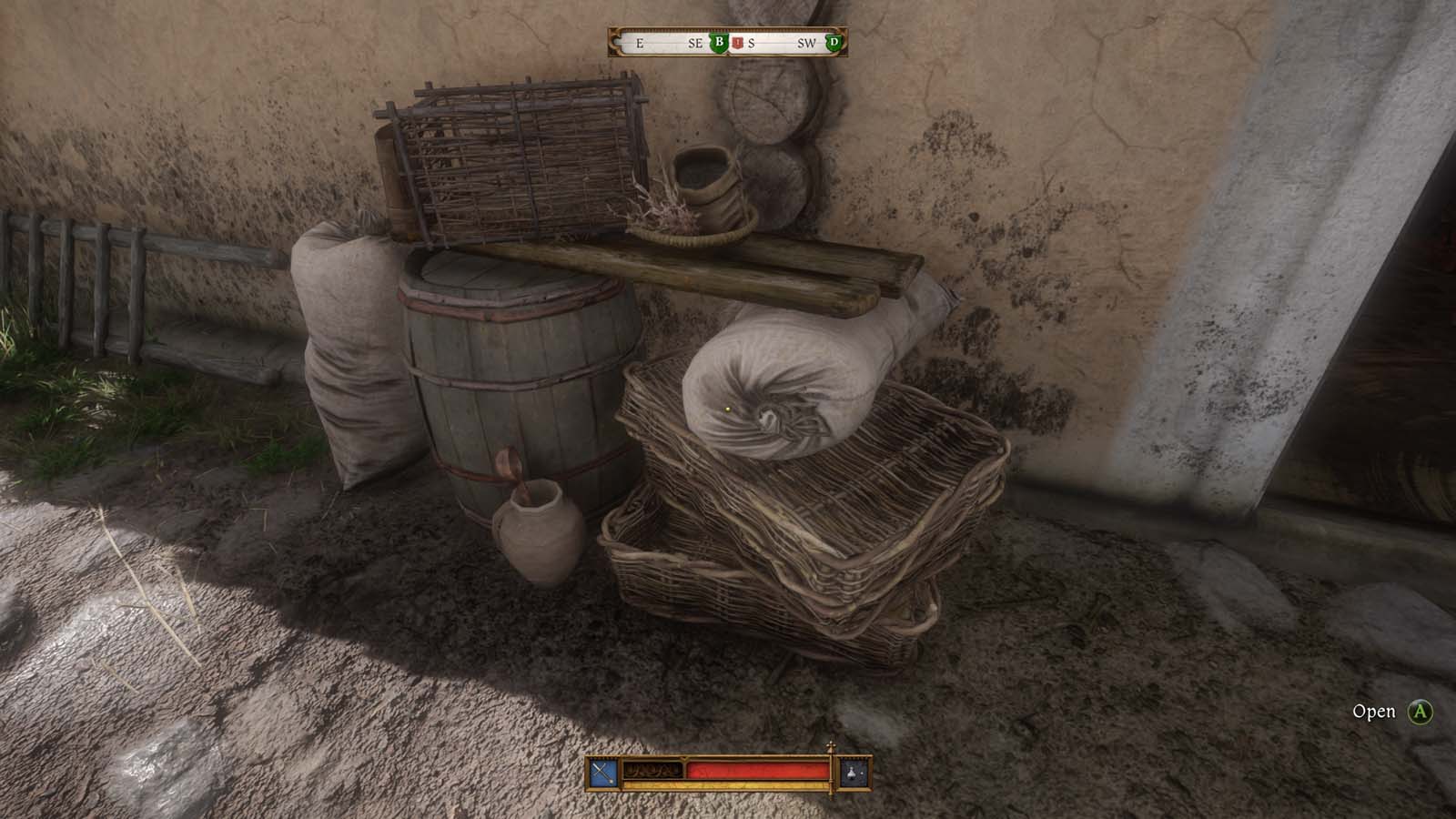1456x819 pixels.
Task: Select the potion flask icon on the HUD
Action: 854,773
